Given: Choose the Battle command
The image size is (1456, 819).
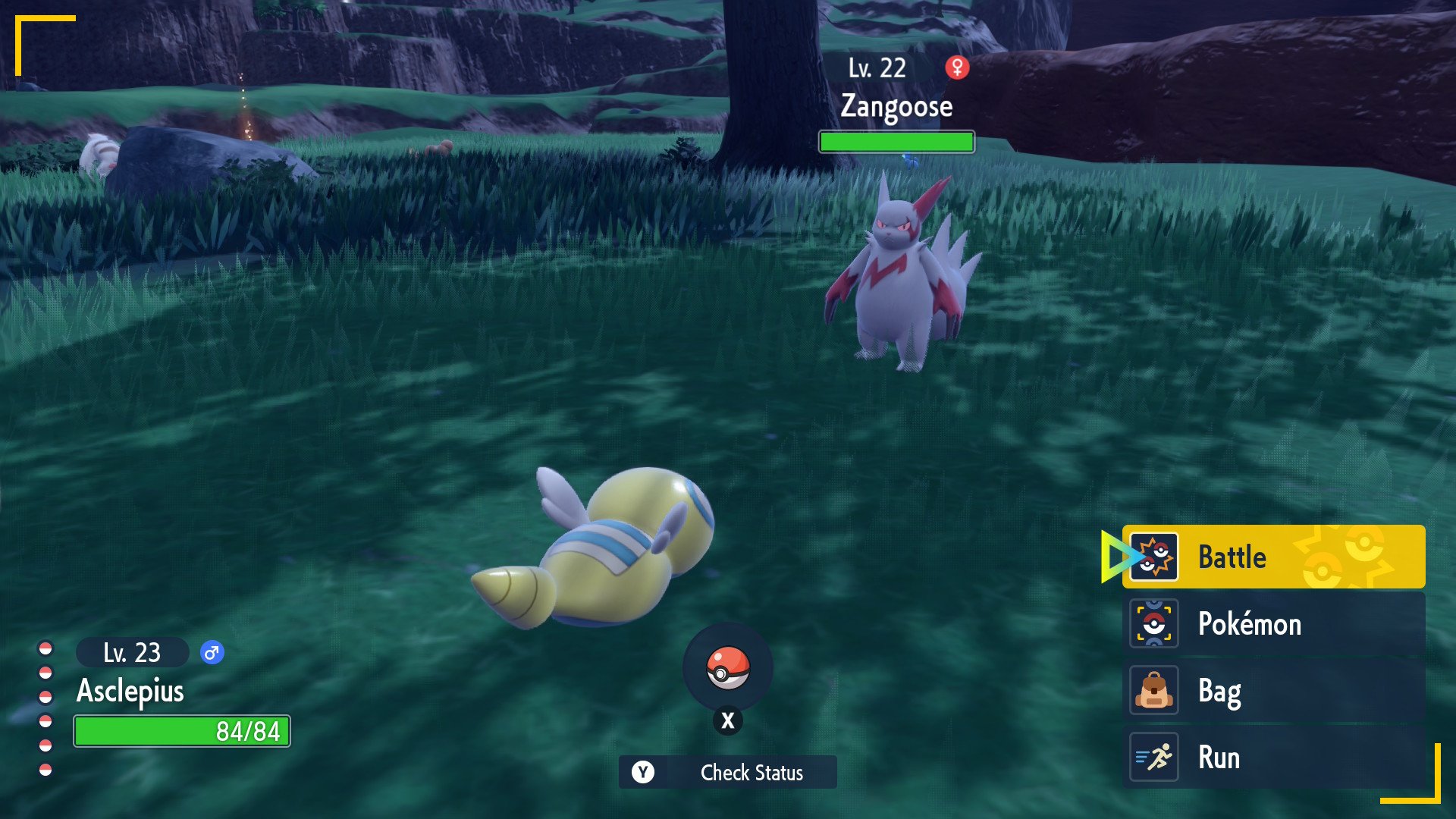Looking at the screenshot, I should (x=1272, y=557).
